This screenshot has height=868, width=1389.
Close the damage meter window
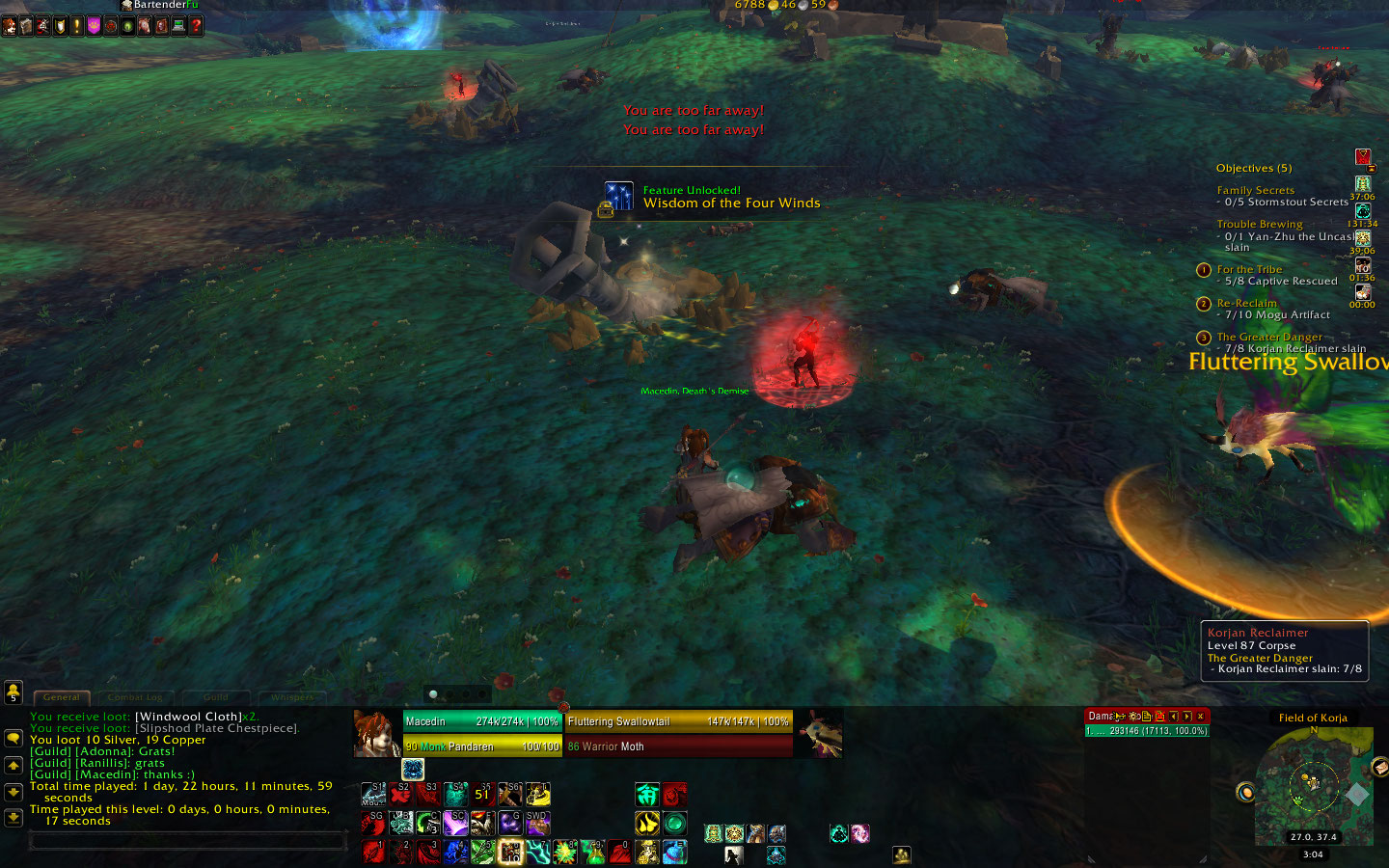click(1201, 717)
